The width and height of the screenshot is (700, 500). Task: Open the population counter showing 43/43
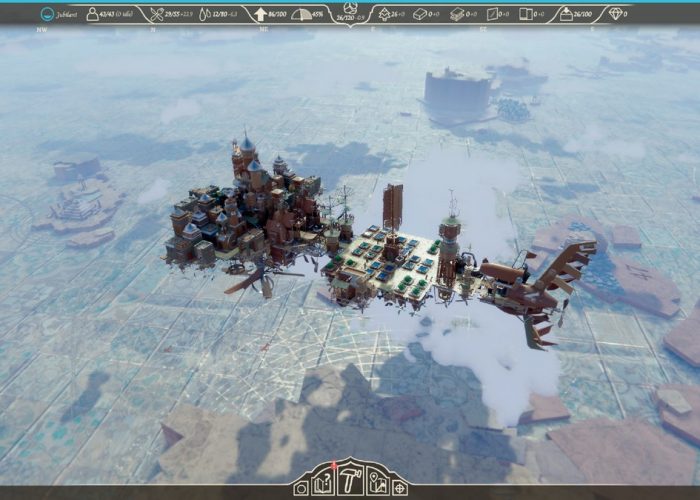click(x=110, y=15)
